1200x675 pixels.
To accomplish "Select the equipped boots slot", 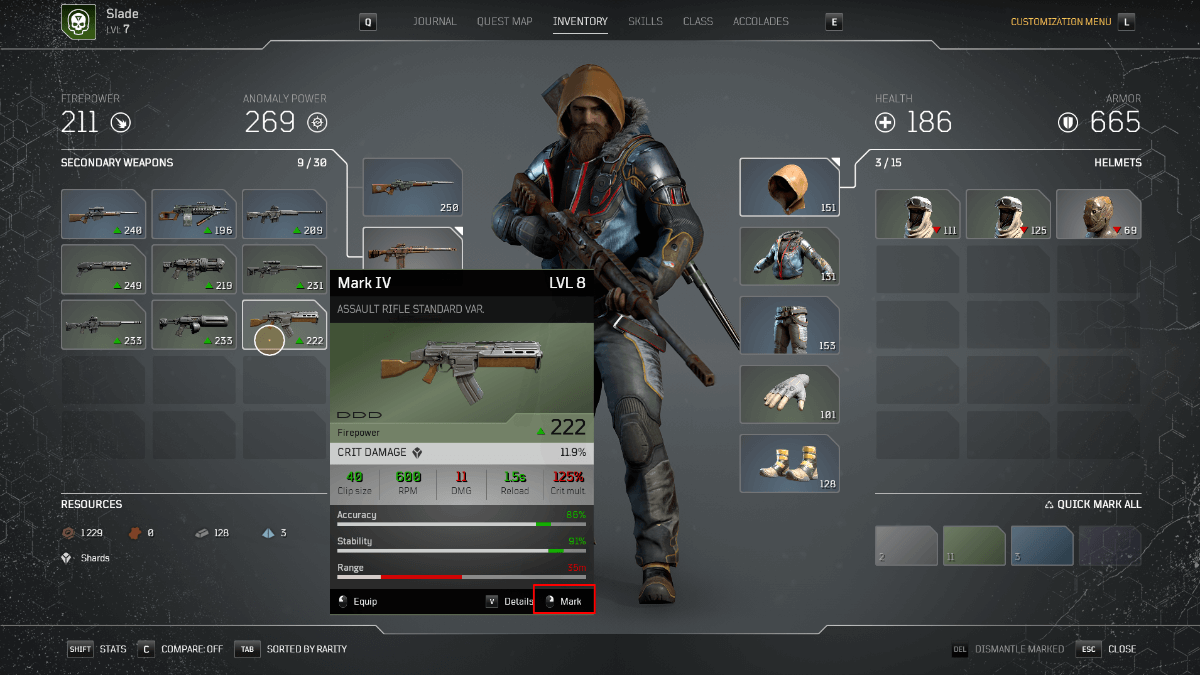I will pos(789,463).
